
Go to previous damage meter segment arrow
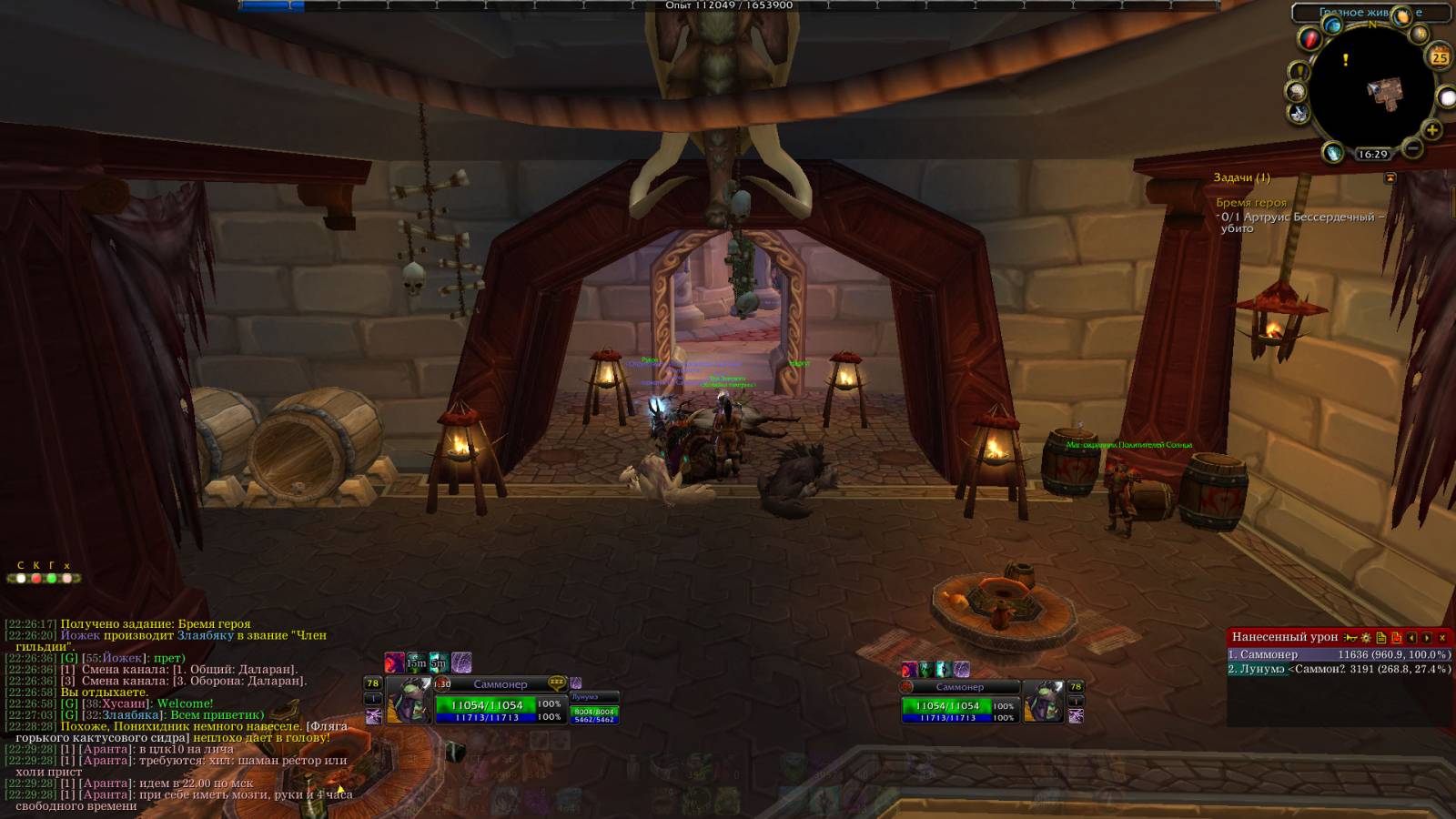(x=1411, y=638)
